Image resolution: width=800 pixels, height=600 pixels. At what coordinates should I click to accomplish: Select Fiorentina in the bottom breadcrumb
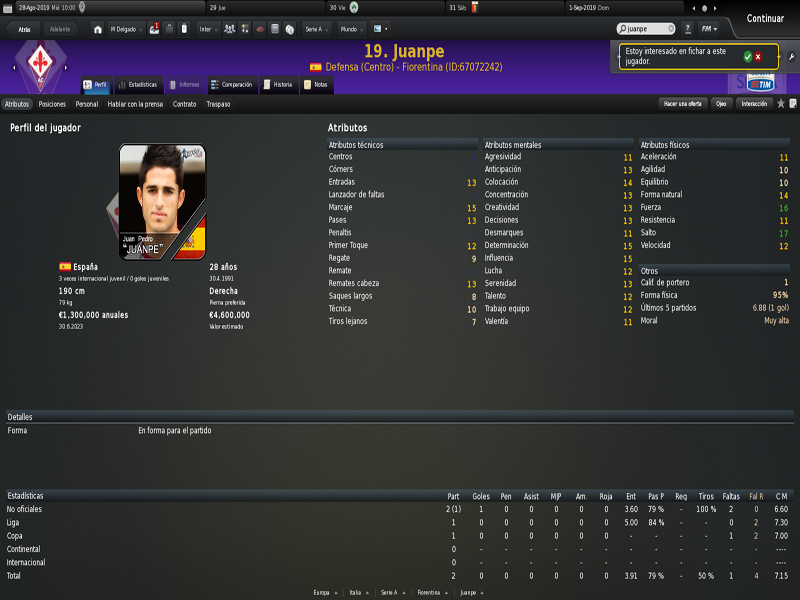429,593
